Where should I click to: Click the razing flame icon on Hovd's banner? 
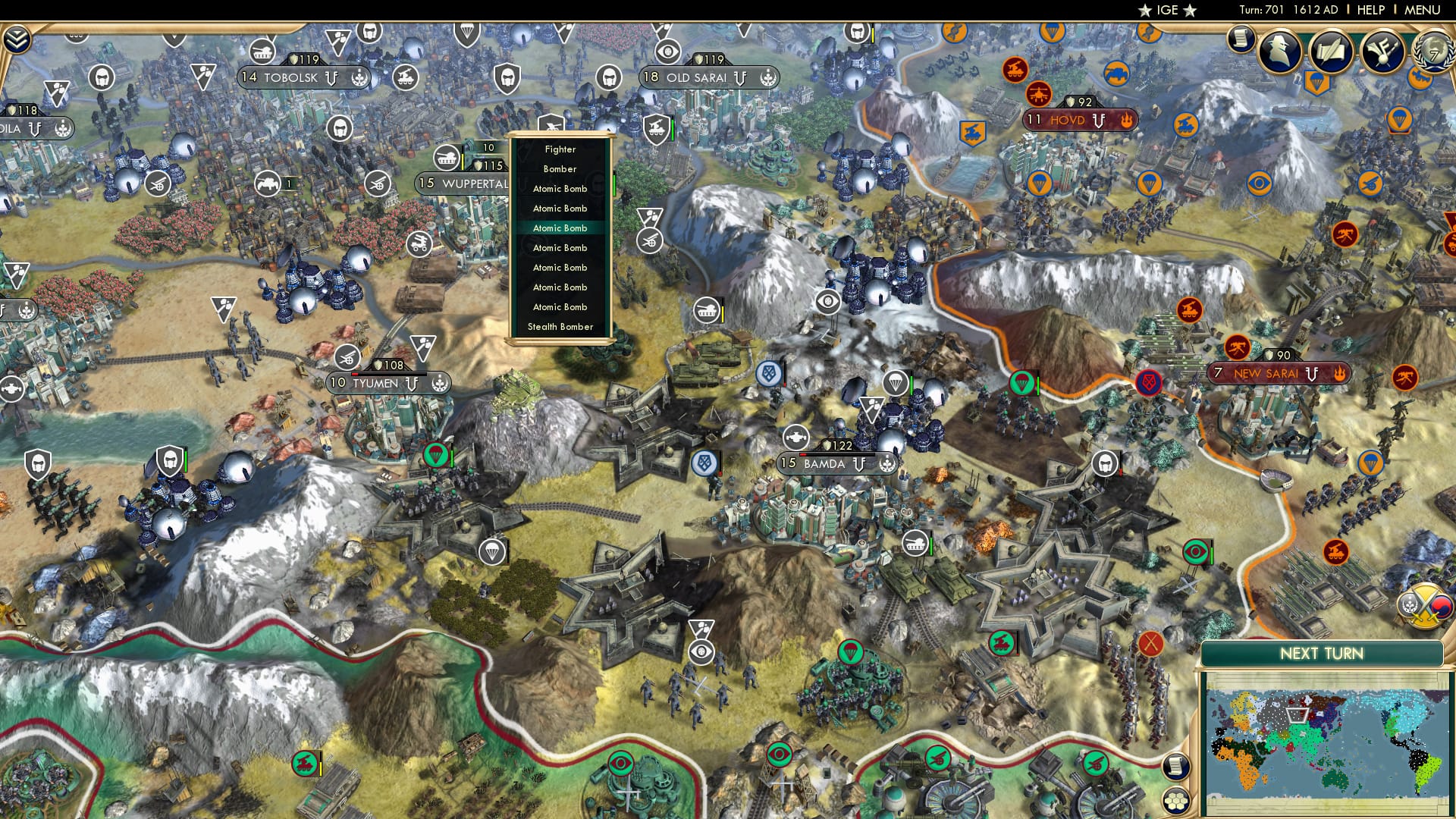[1128, 120]
